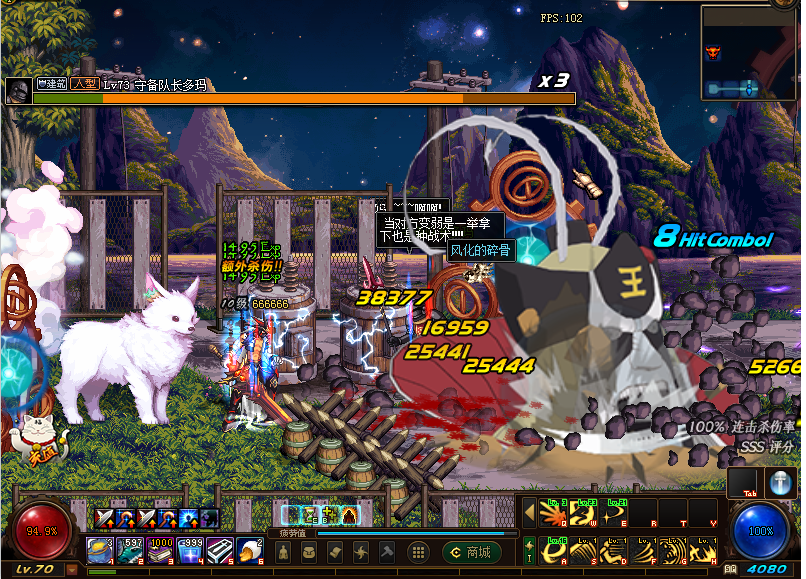Click the boss skull room on the minimap
This screenshot has height=579, width=806.
click(714, 52)
